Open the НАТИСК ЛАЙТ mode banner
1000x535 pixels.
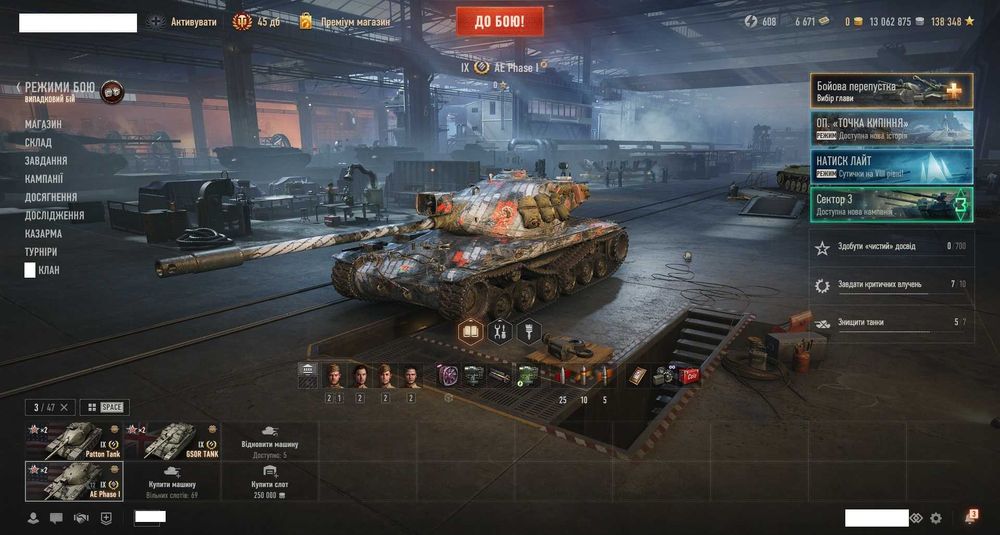[891, 166]
